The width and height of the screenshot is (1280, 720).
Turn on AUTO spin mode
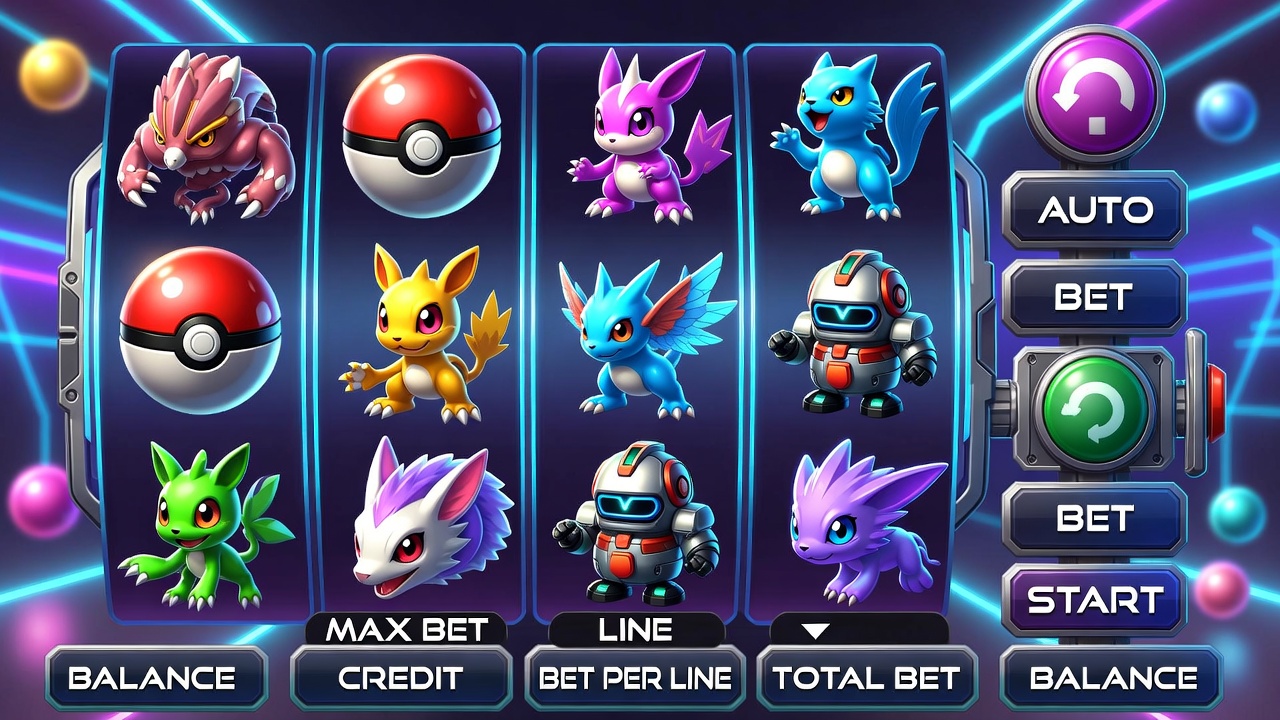coord(1094,210)
